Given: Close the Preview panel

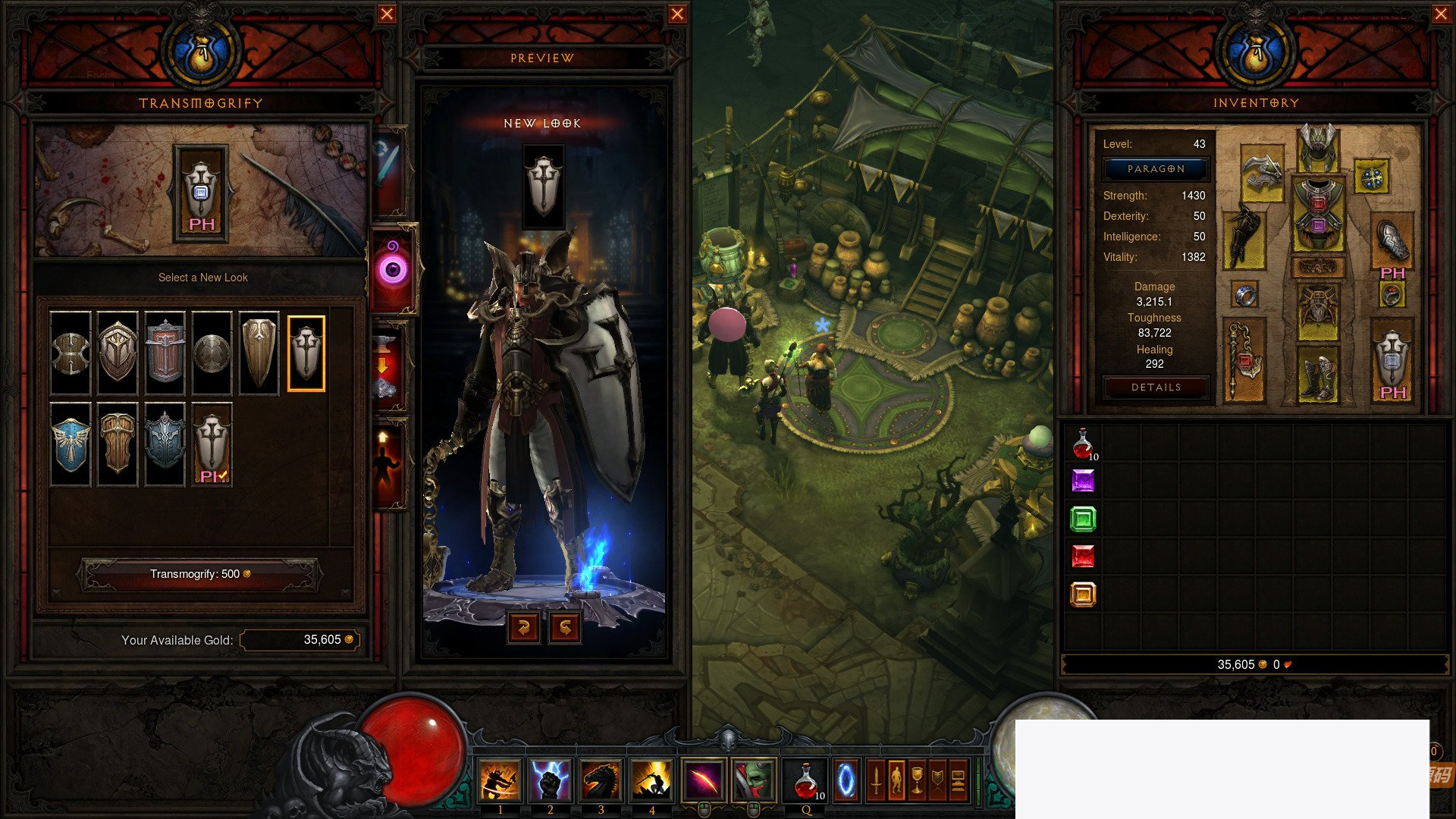Looking at the screenshot, I should click(x=677, y=14).
